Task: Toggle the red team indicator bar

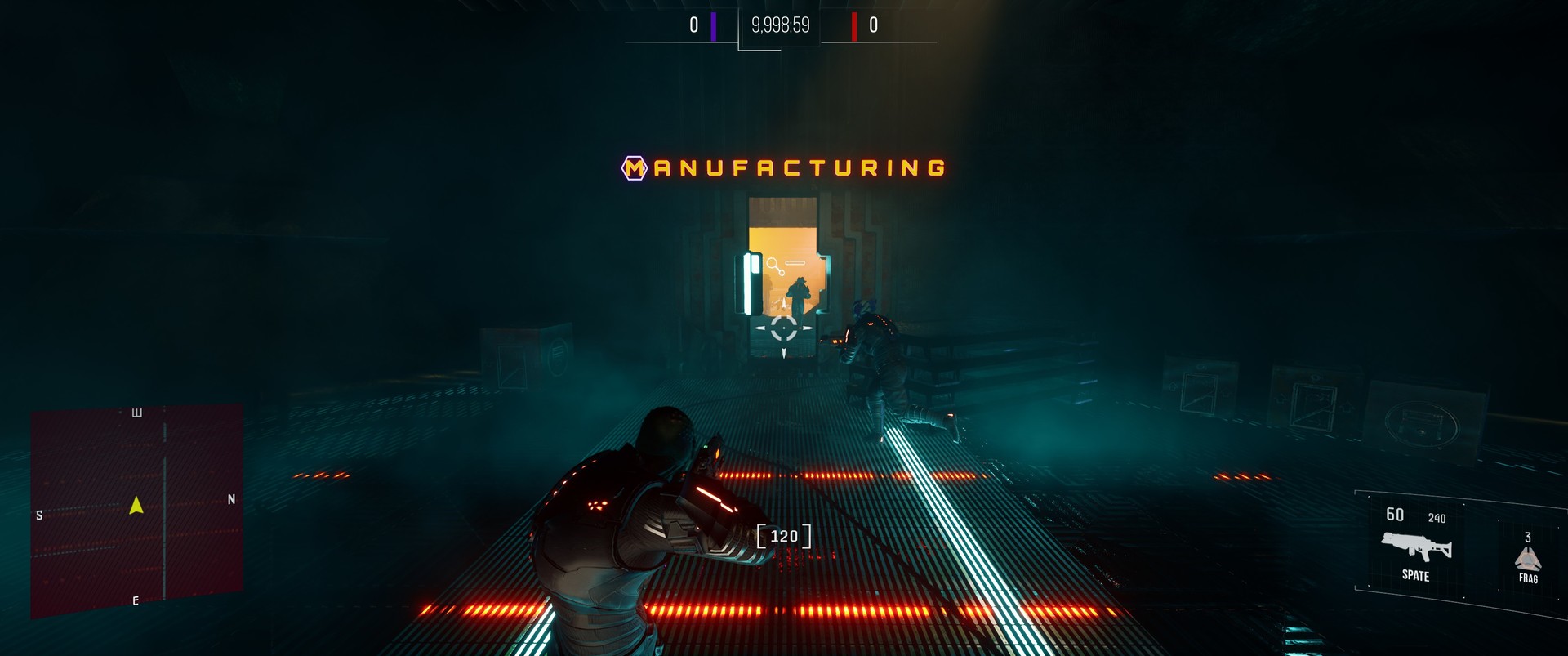Action: pyautogui.click(x=853, y=26)
